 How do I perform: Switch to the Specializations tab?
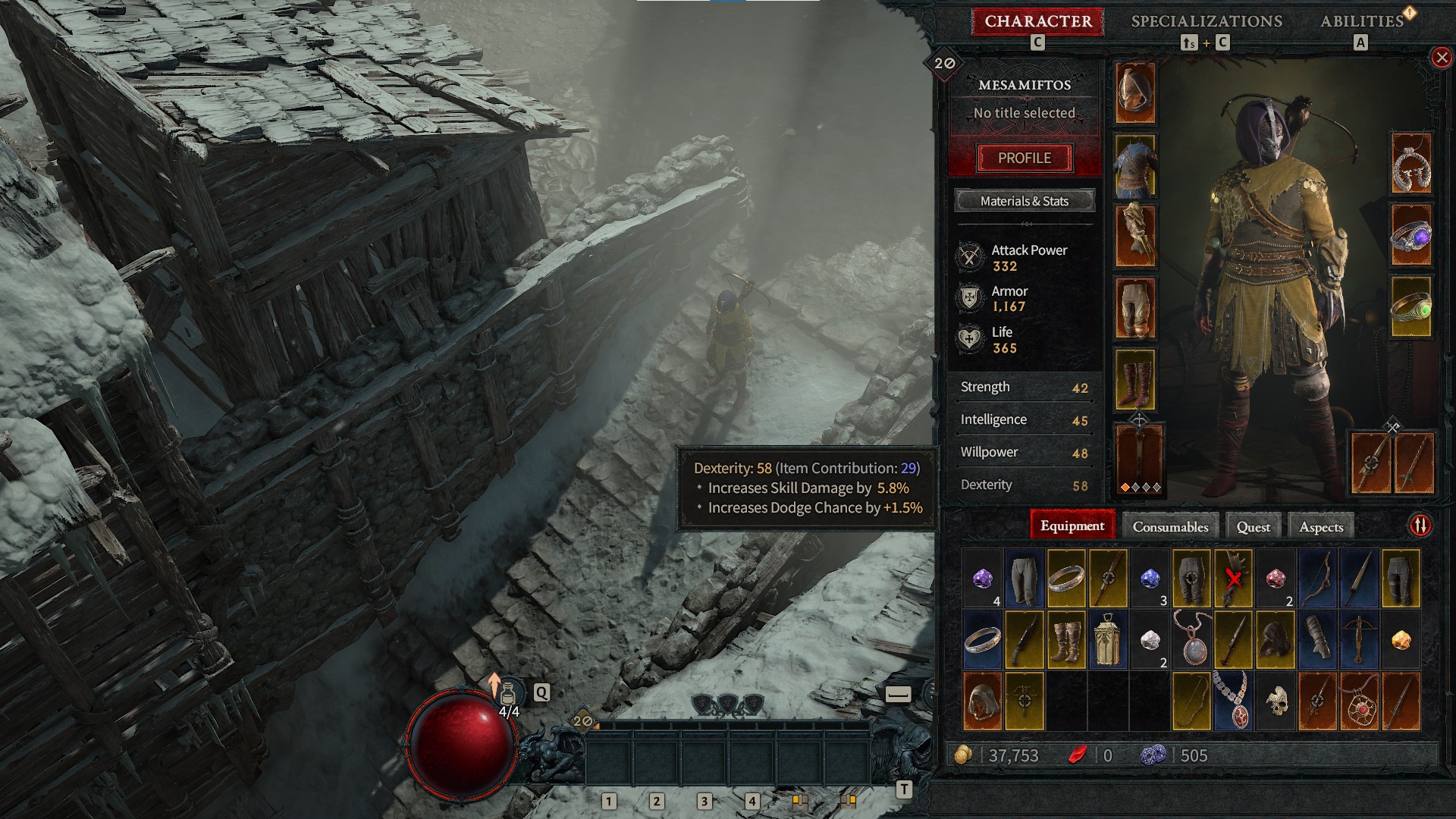(x=1206, y=21)
